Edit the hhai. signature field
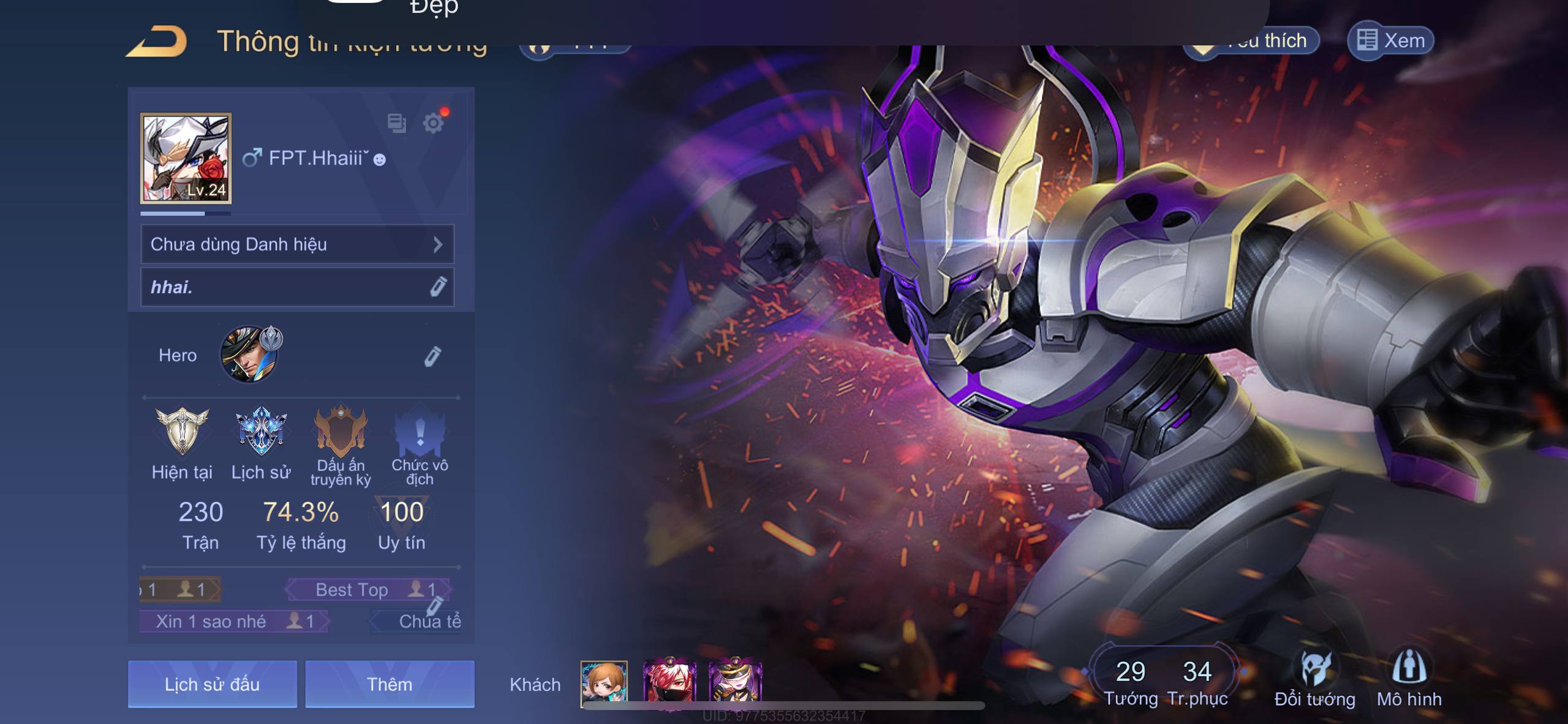The height and width of the screenshot is (724, 1568). click(438, 287)
